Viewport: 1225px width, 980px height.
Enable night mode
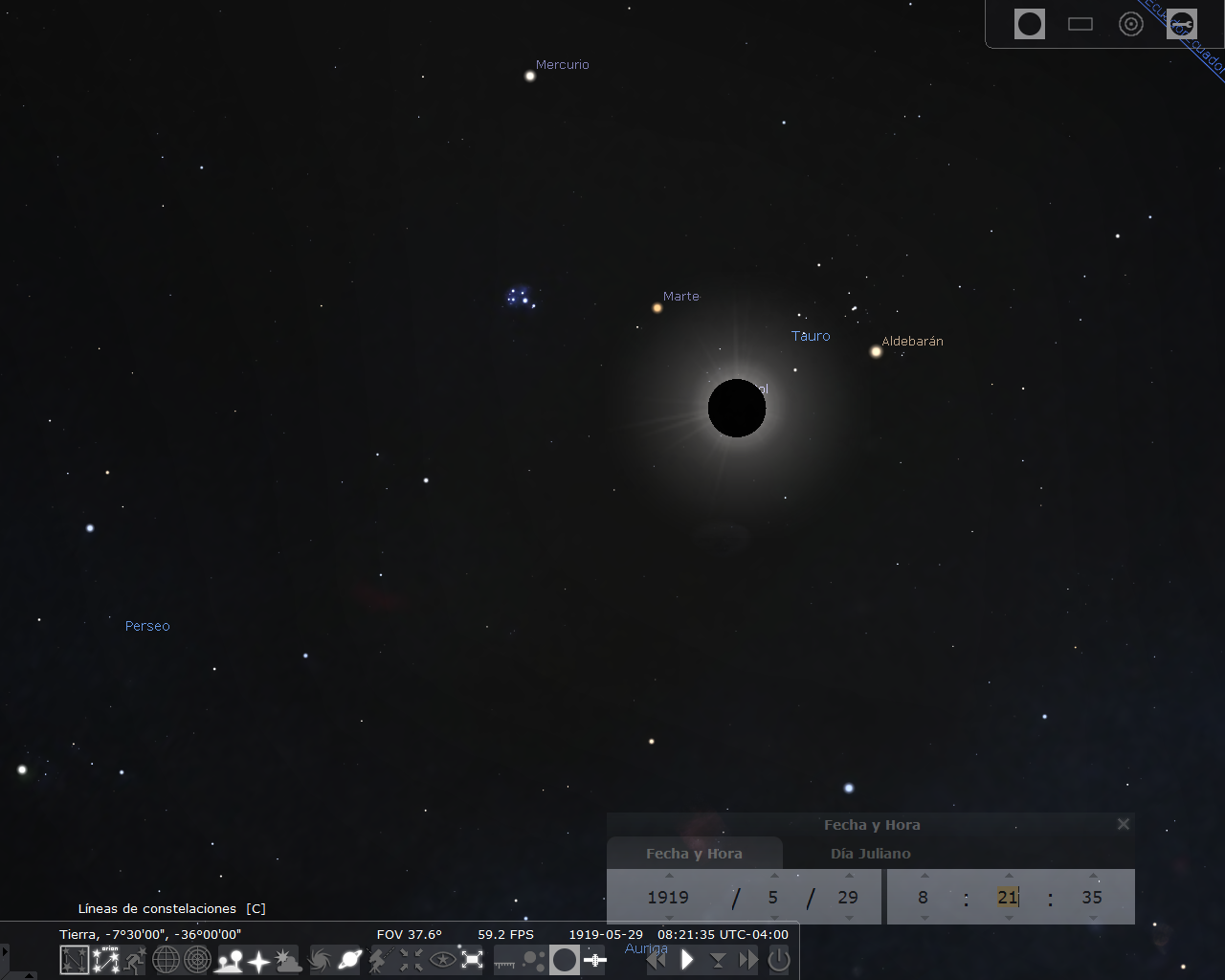pos(441,959)
